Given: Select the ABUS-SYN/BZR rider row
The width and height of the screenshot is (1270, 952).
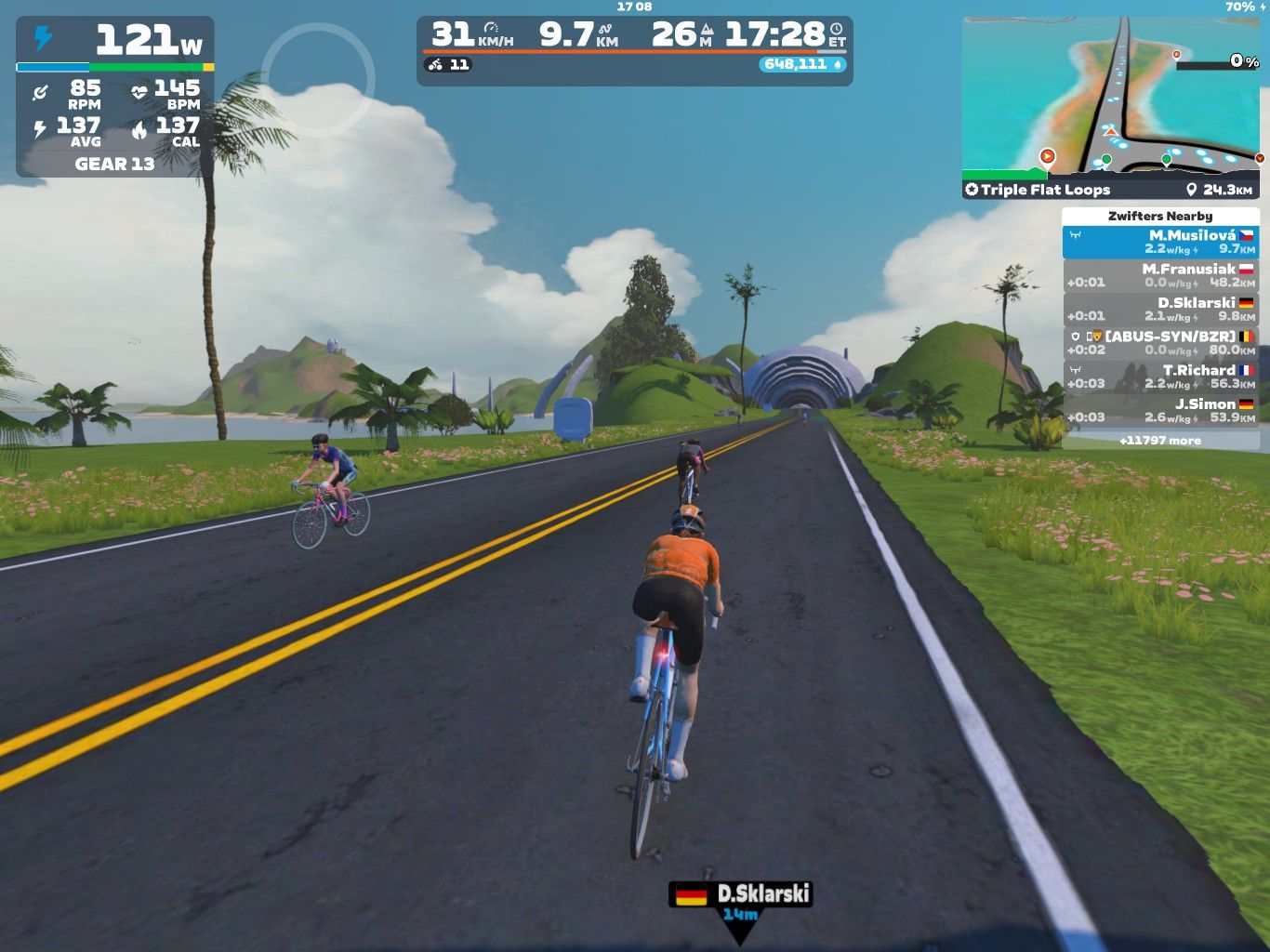Looking at the screenshot, I should [1160, 343].
